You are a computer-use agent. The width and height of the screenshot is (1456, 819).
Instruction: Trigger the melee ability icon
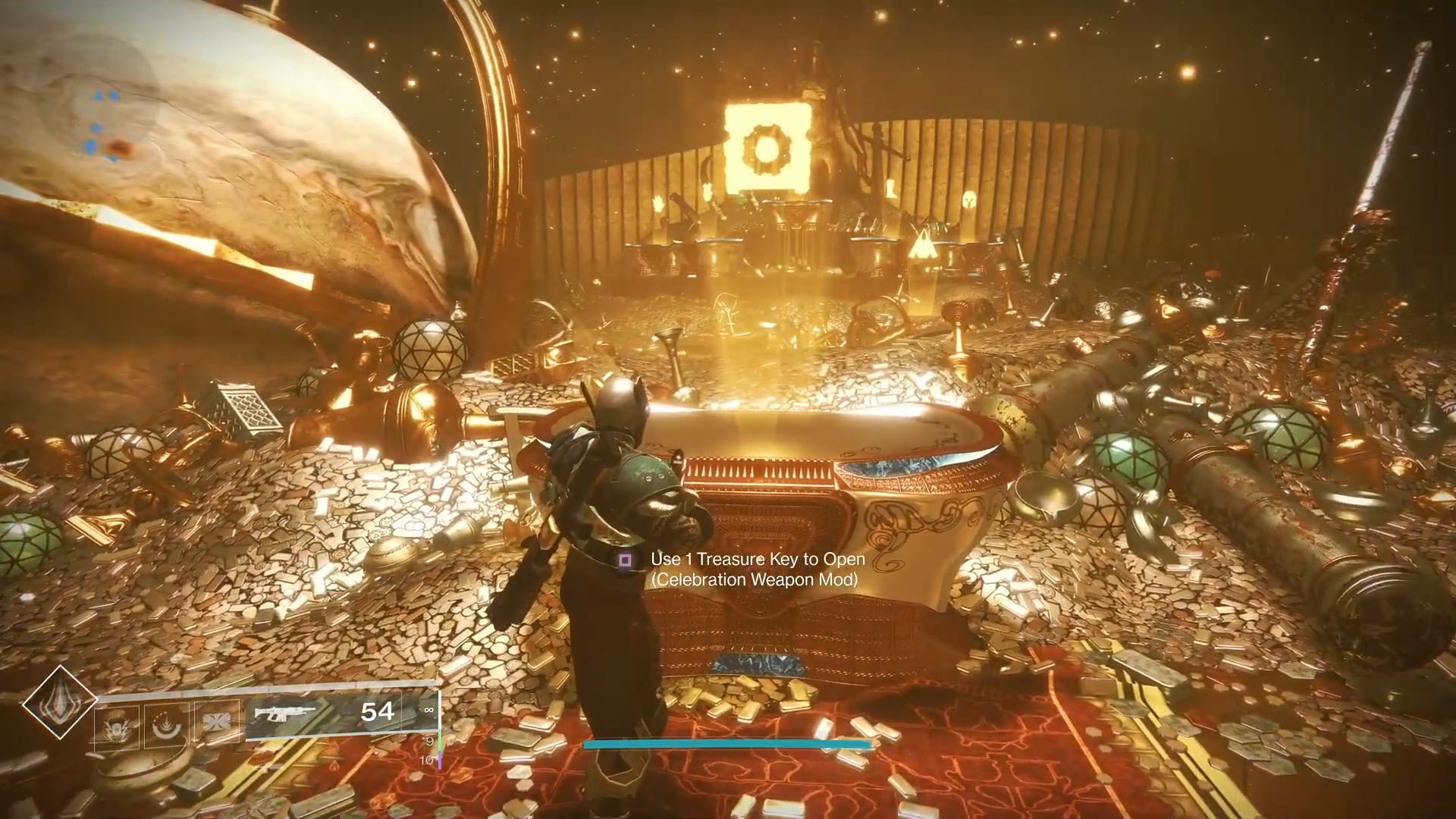(x=216, y=720)
